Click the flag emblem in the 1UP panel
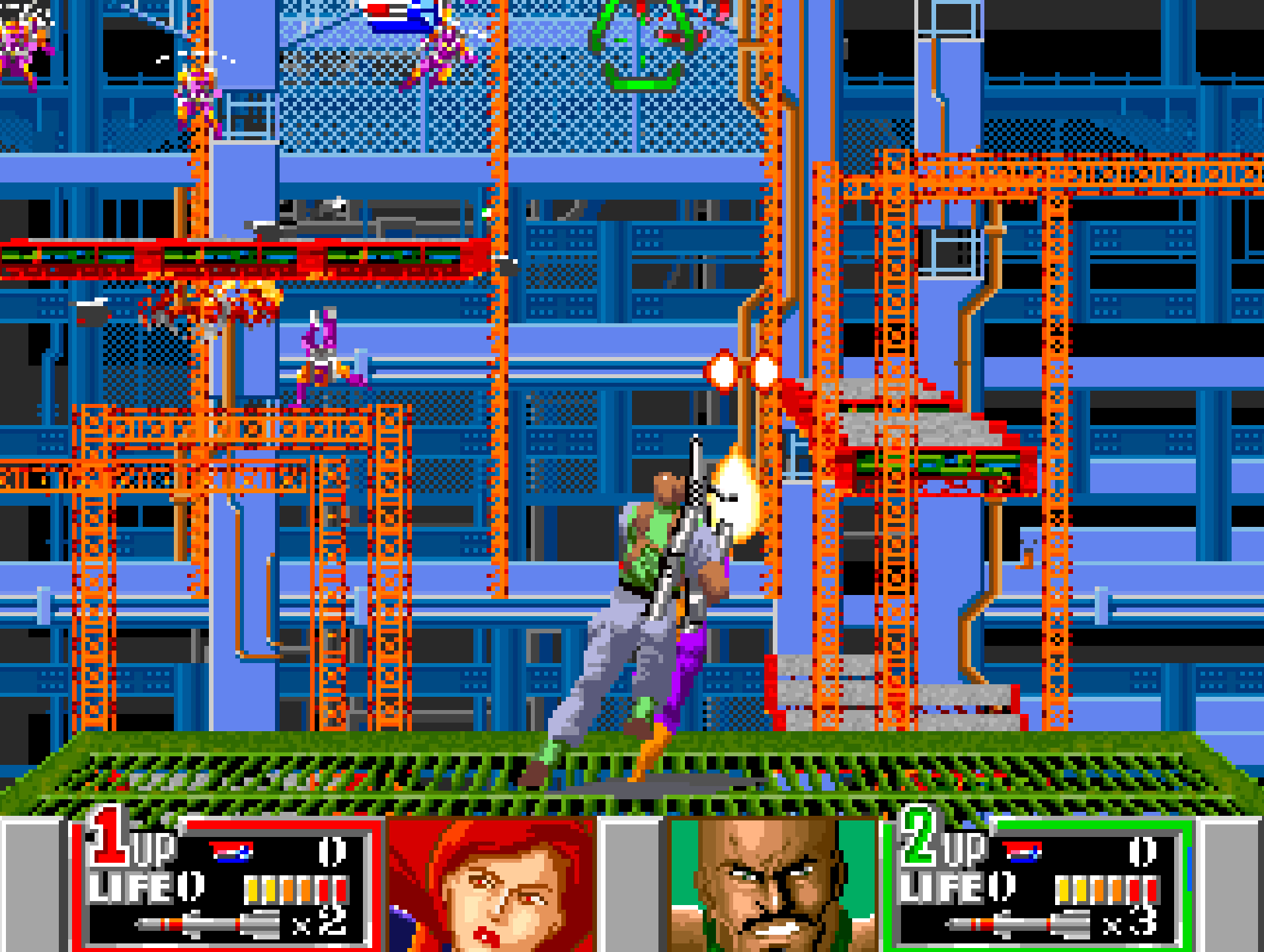The width and height of the screenshot is (1264, 952). [231, 851]
